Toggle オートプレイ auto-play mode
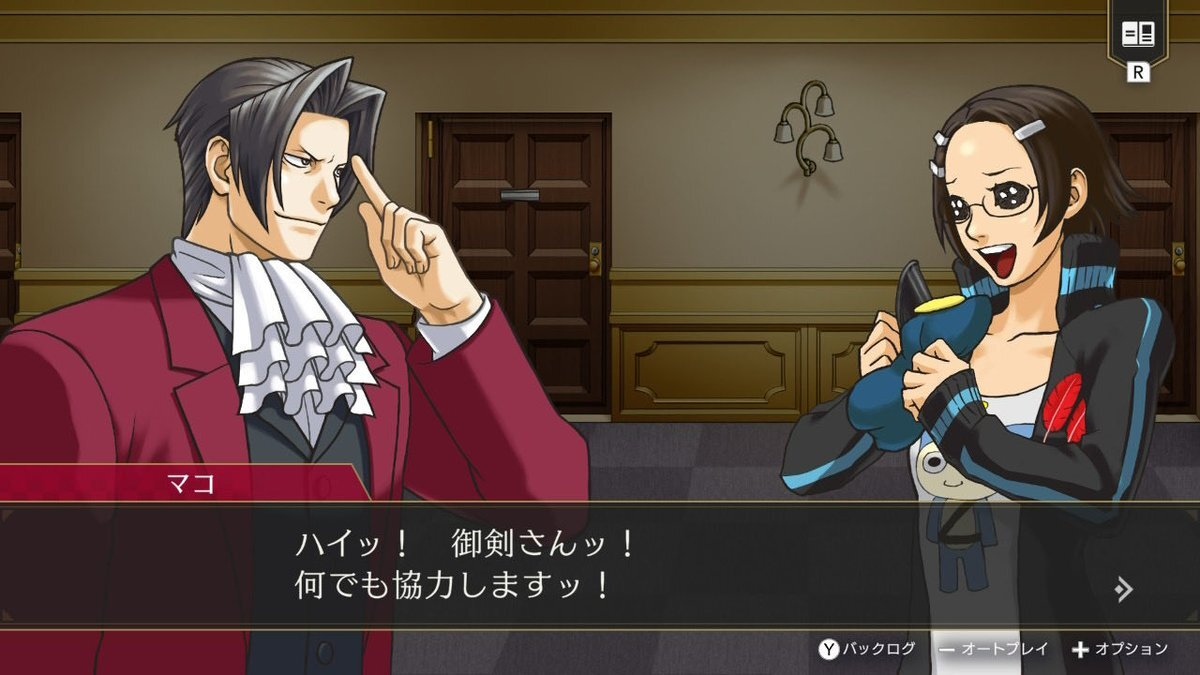This screenshot has height=675, width=1200. click(x=993, y=649)
